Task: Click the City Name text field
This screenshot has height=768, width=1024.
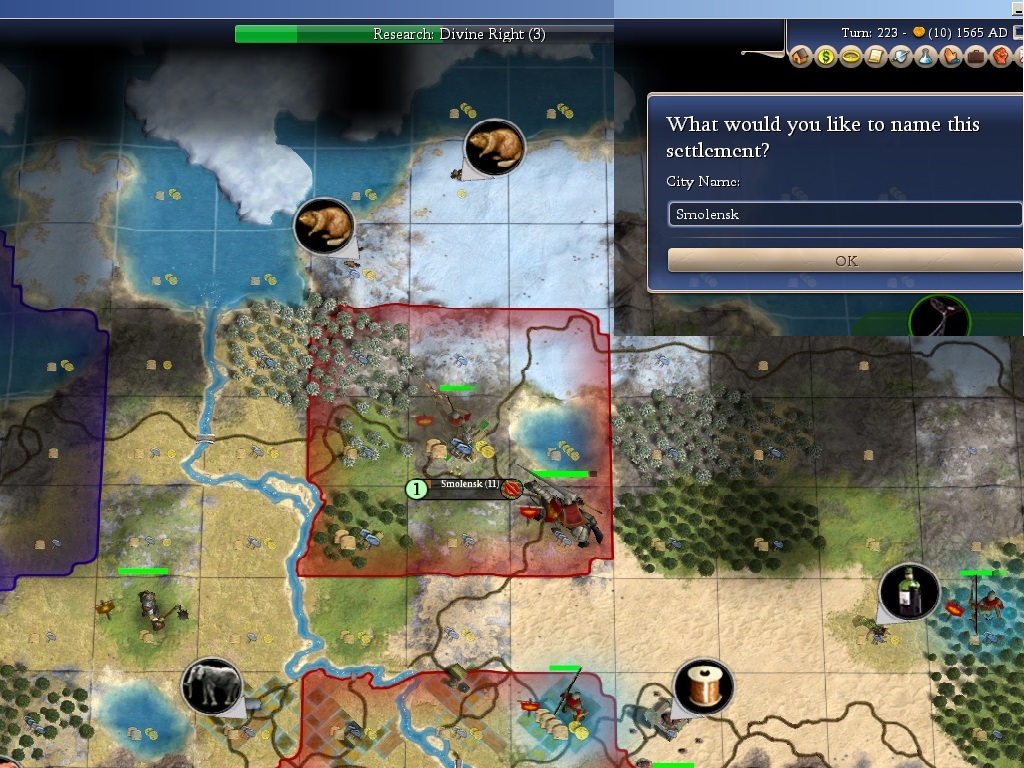Action: [845, 214]
